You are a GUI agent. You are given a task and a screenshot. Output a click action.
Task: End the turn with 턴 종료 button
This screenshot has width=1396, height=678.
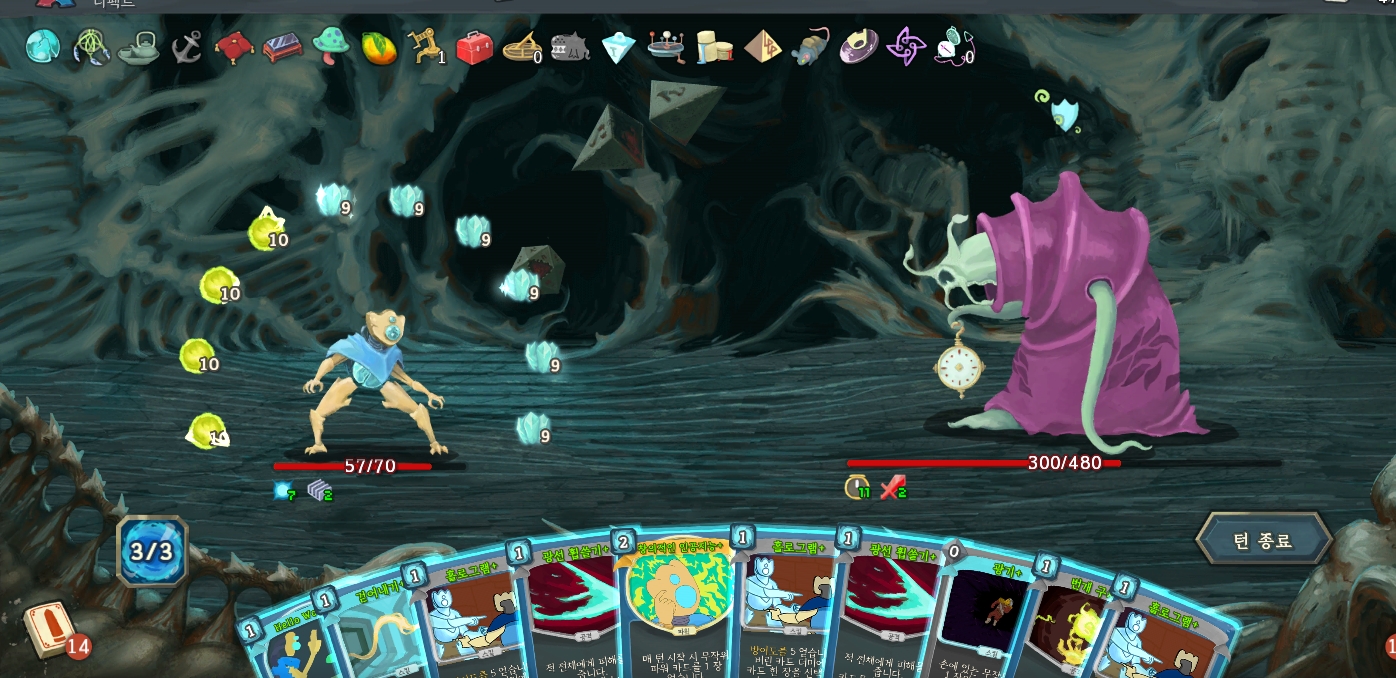pyautogui.click(x=1263, y=541)
